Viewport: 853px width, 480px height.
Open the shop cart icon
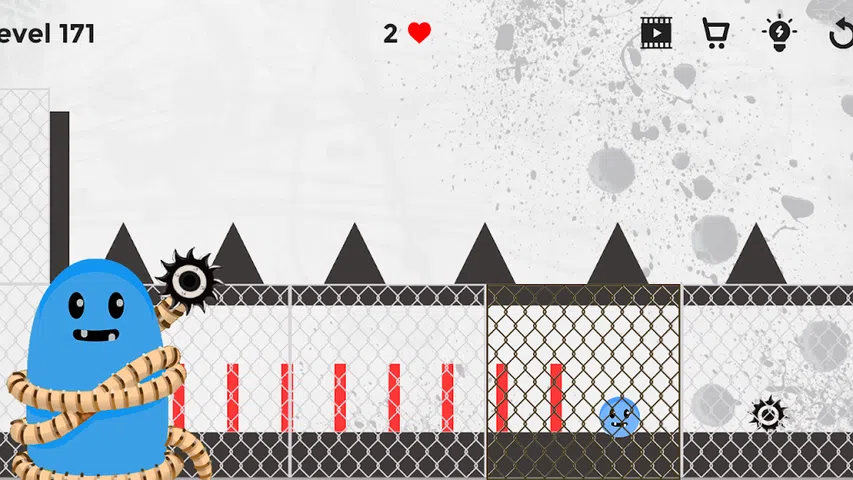(x=715, y=33)
